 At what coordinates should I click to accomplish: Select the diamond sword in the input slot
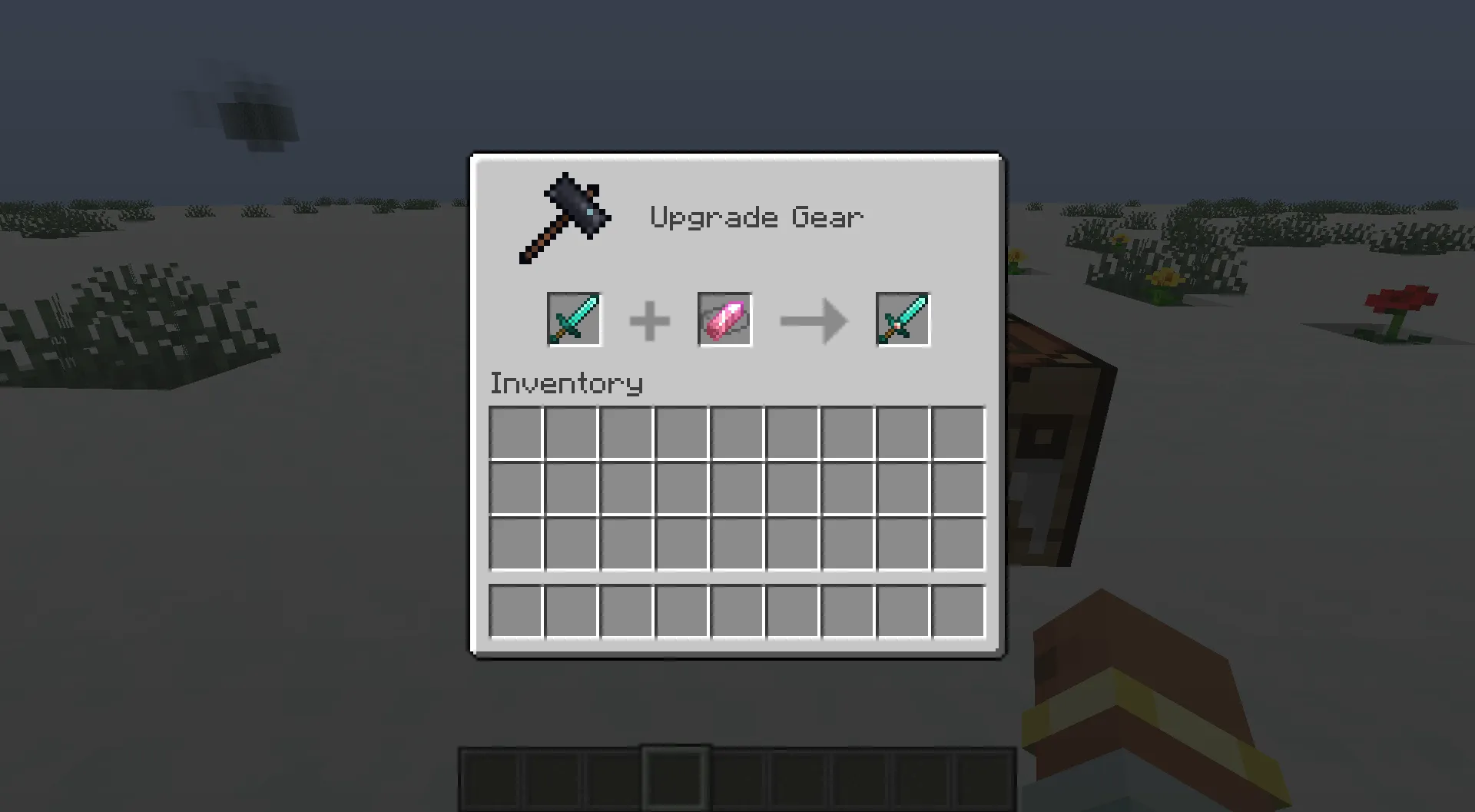574,319
